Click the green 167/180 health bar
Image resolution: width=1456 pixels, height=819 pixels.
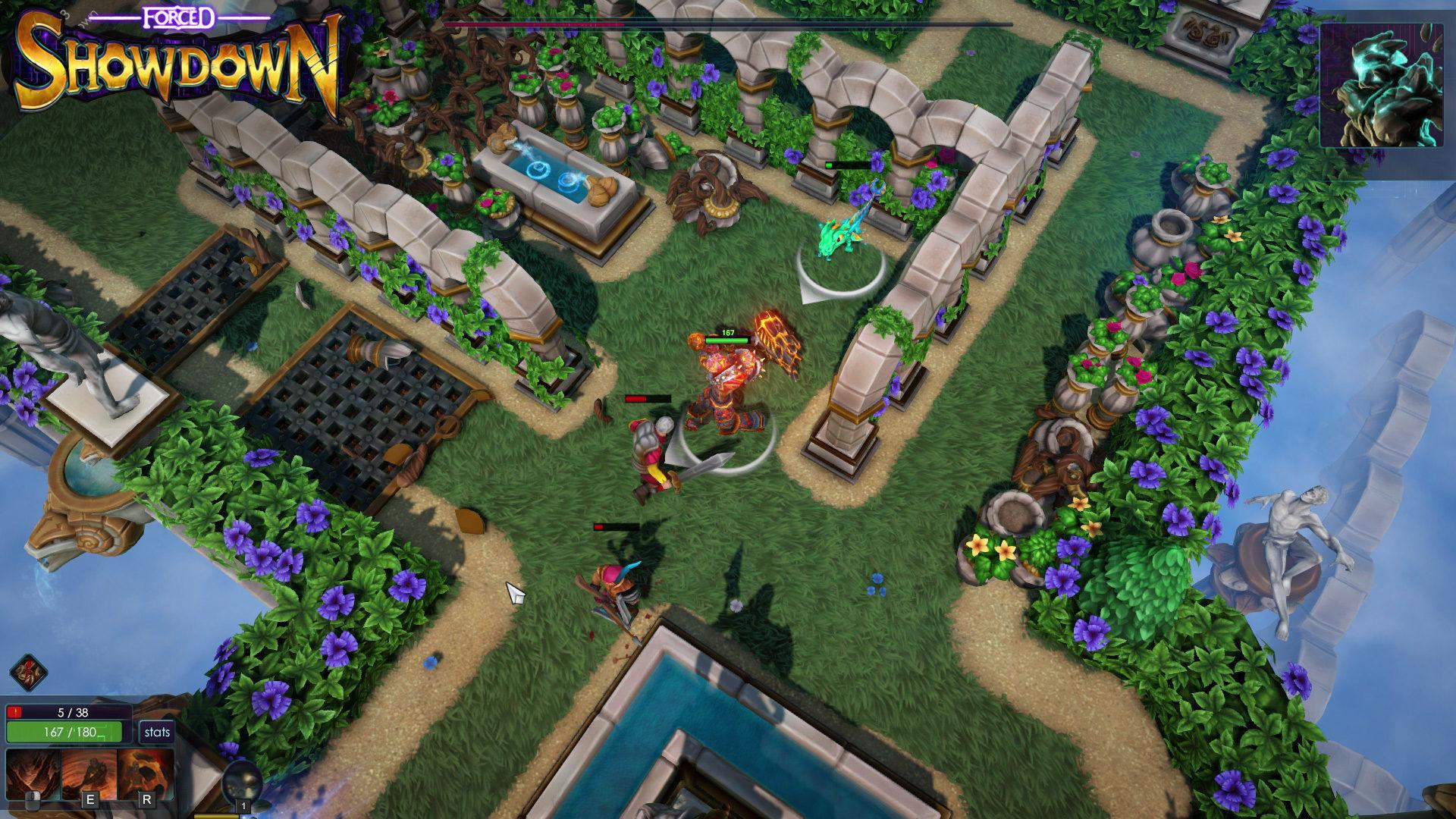click(x=64, y=732)
